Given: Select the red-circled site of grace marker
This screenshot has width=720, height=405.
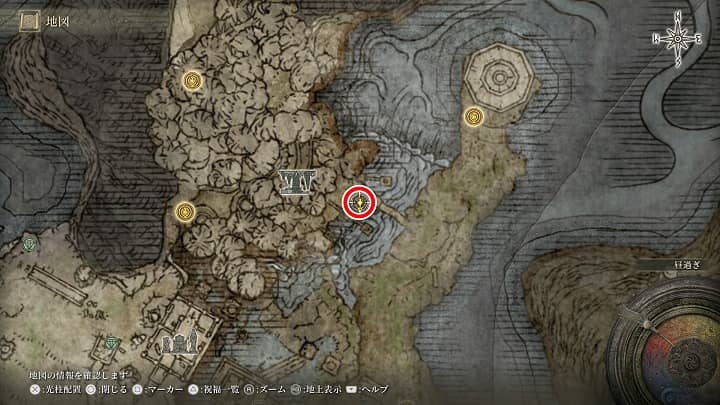Looking at the screenshot, I should [x=359, y=203].
